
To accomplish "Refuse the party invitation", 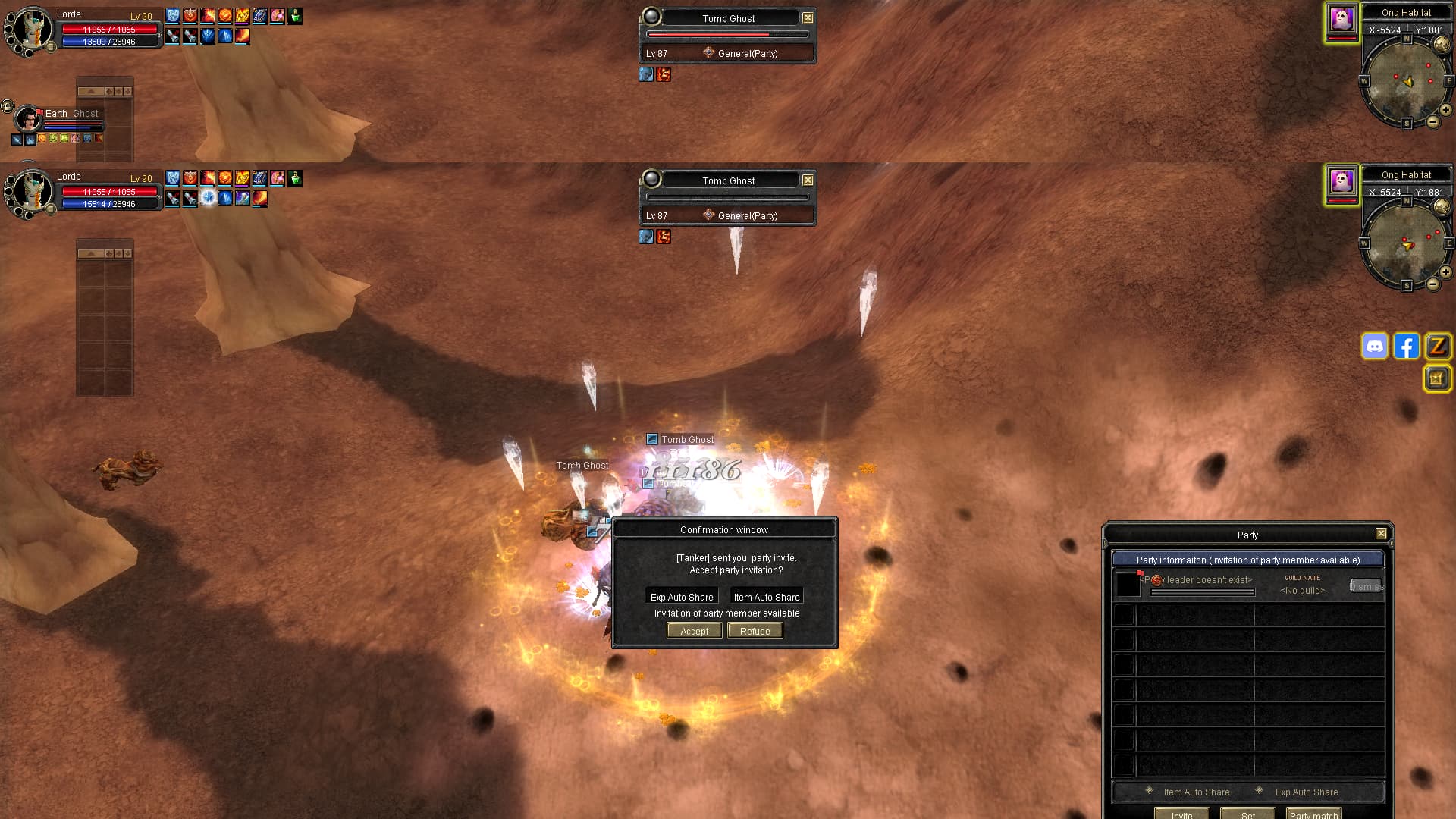I will click(x=755, y=631).
